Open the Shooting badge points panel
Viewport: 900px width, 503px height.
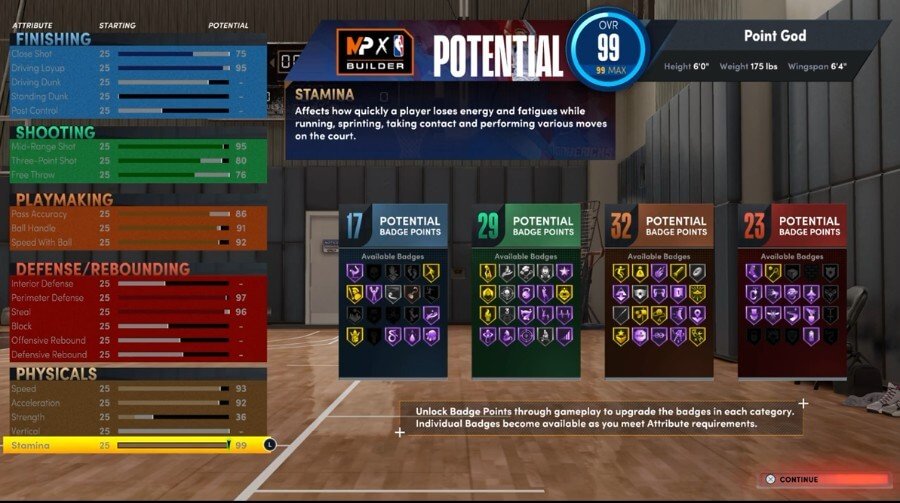coord(525,291)
